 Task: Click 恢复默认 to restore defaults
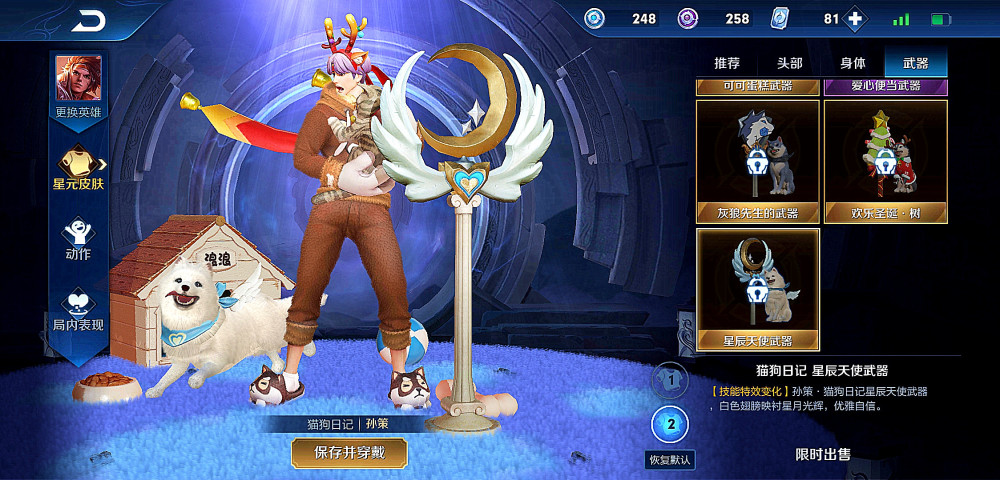tap(670, 460)
